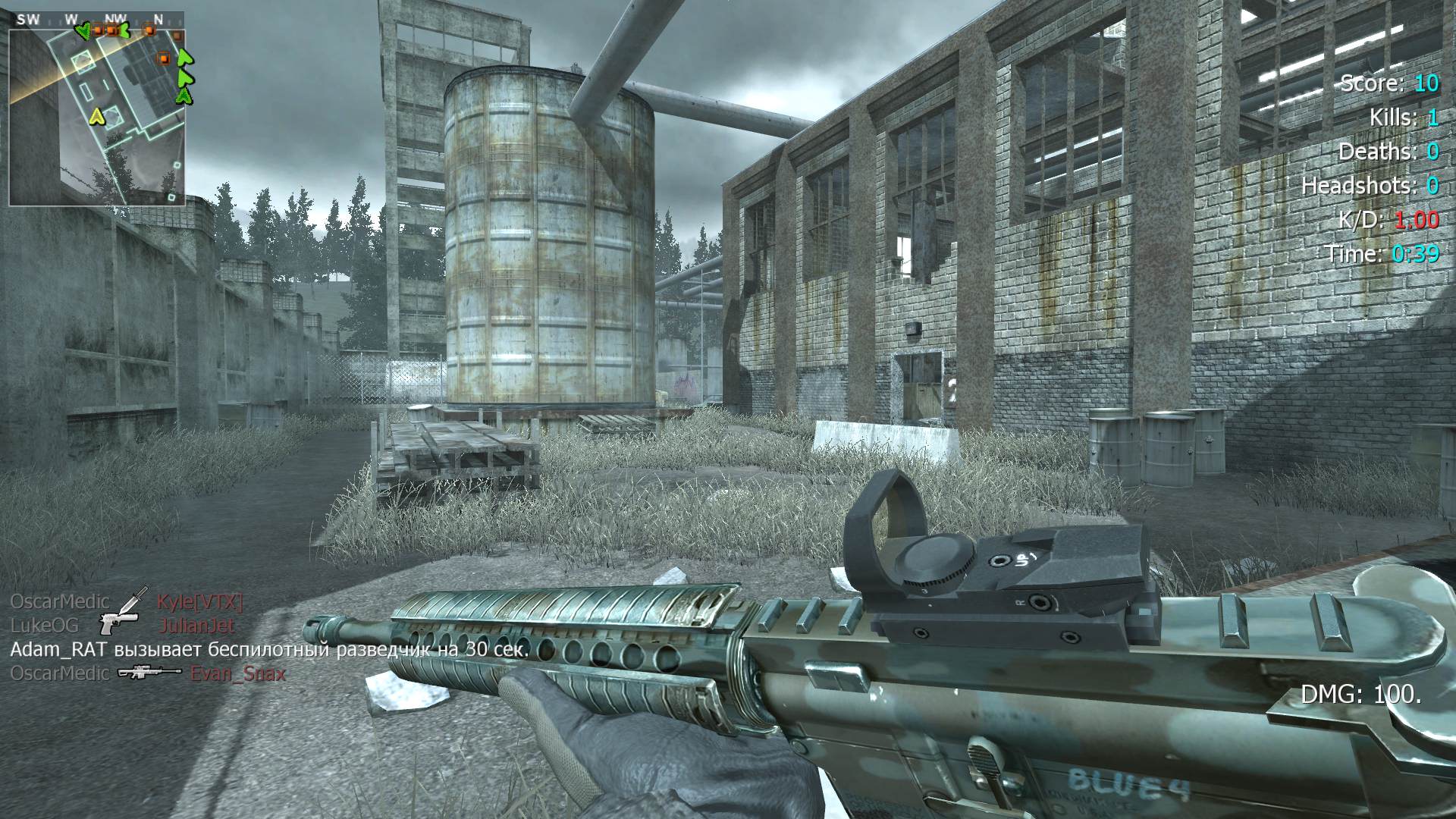Click the knife icon in the kill feed
Viewport: 1456px width, 819px height.
[x=134, y=601]
